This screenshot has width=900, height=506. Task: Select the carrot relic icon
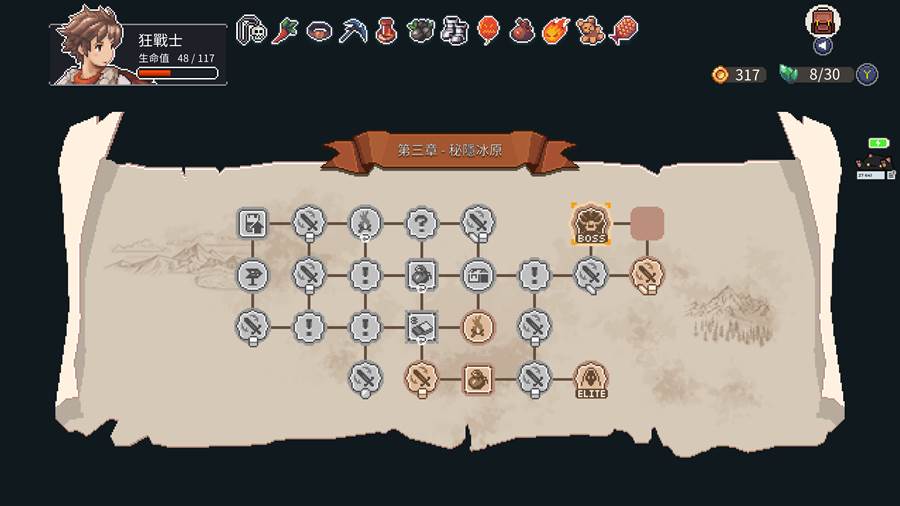coord(285,31)
